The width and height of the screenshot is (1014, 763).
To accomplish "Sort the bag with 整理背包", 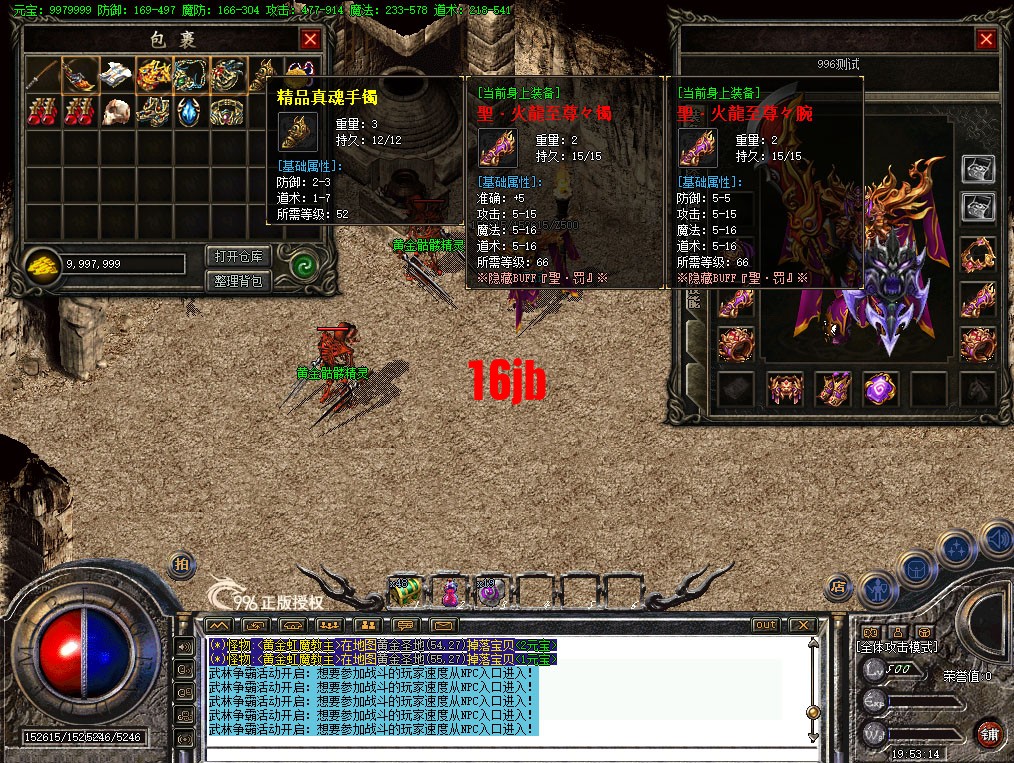I will coord(238,281).
